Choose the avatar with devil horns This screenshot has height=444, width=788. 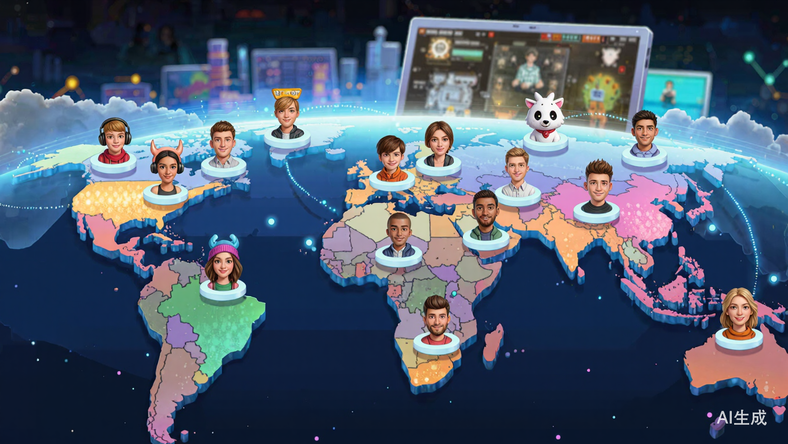pos(166,169)
